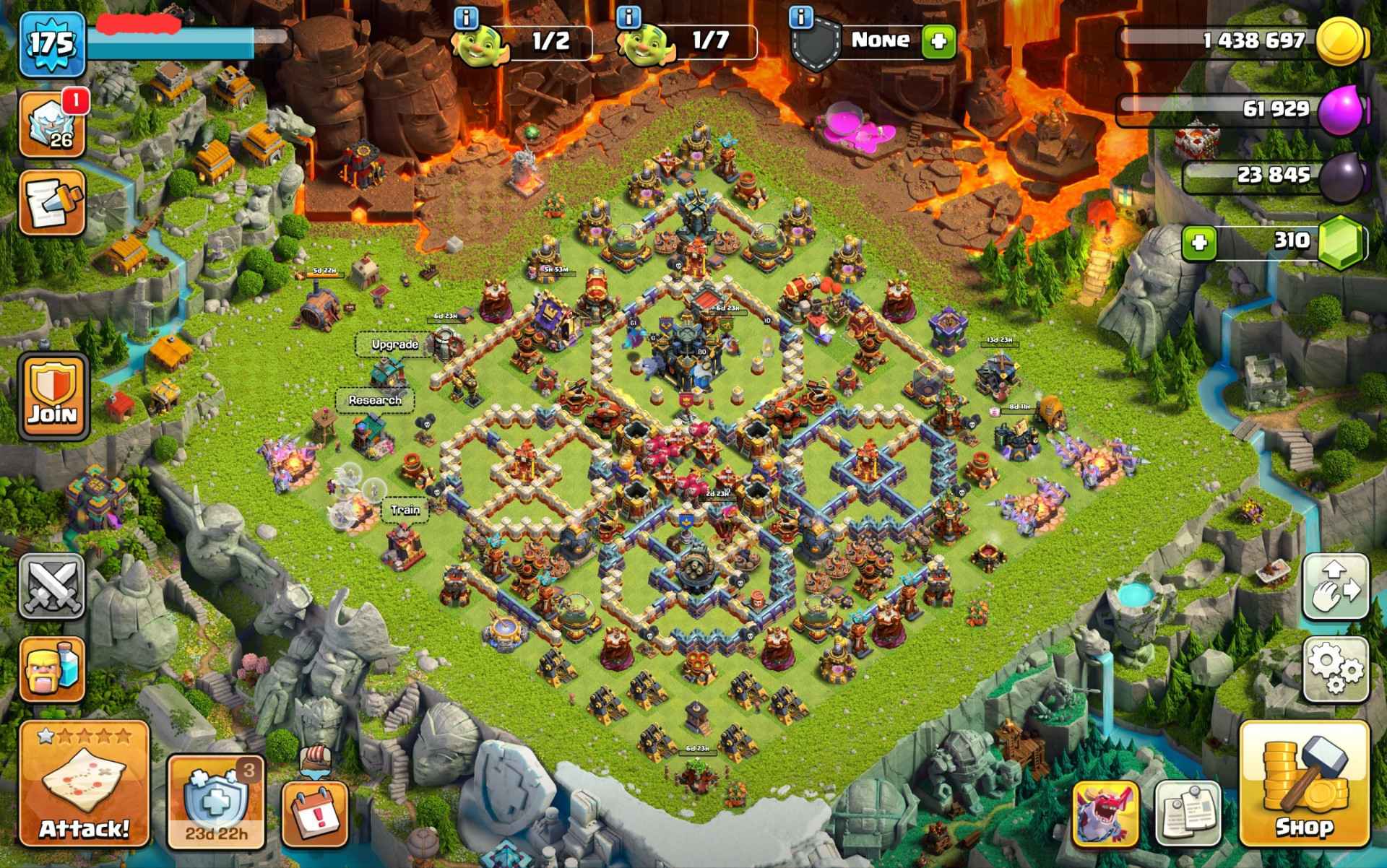The image size is (1387, 868).
Task: Open the events calendar exclamation icon
Action: coord(315,813)
